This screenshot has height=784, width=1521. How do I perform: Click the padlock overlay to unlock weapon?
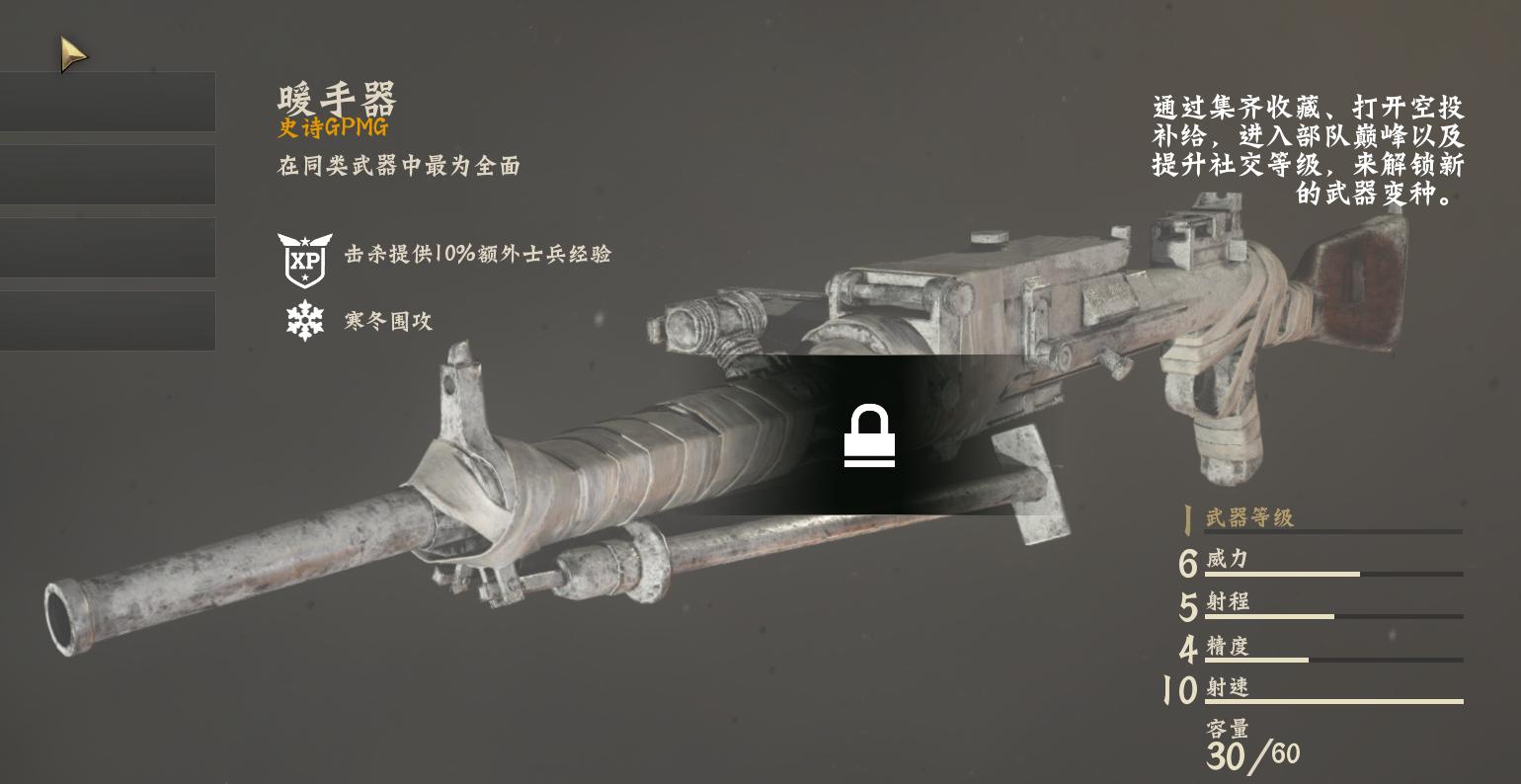(x=869, y=437)
